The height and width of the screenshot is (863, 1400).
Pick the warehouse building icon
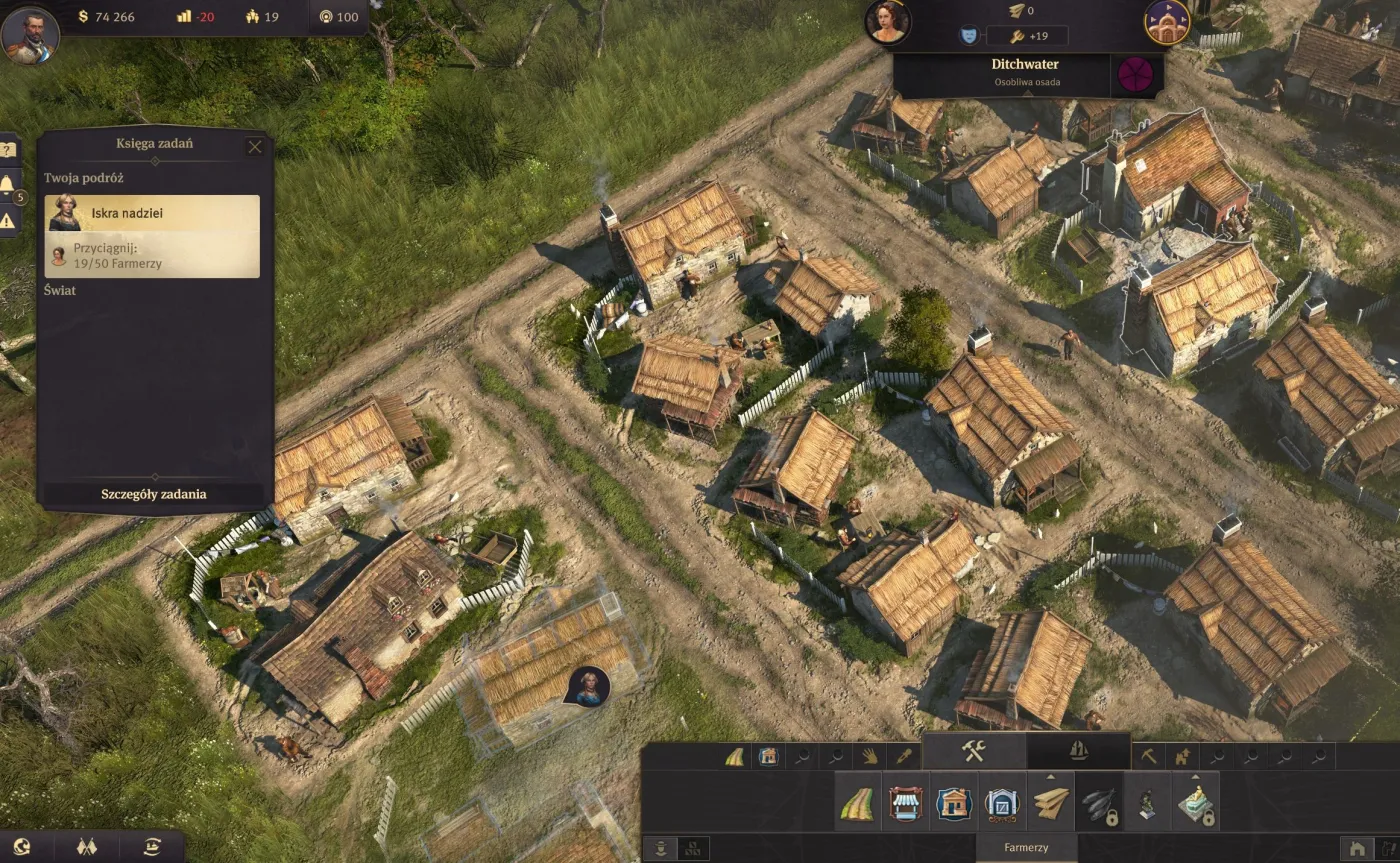click(1002, 803)
